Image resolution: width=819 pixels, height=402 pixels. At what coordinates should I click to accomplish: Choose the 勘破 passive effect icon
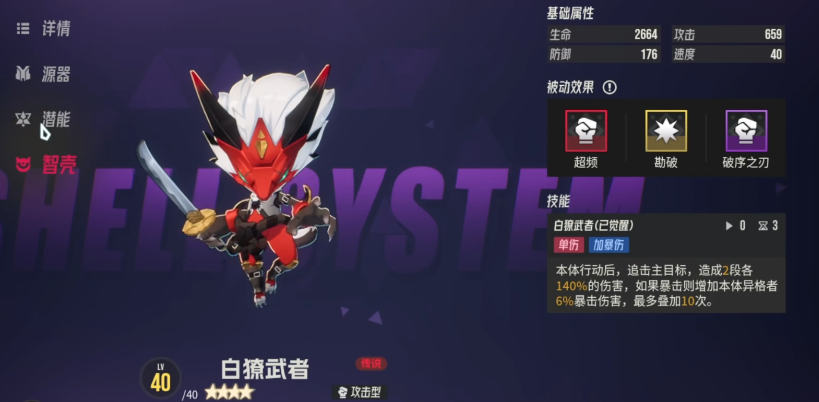point(666,130)
